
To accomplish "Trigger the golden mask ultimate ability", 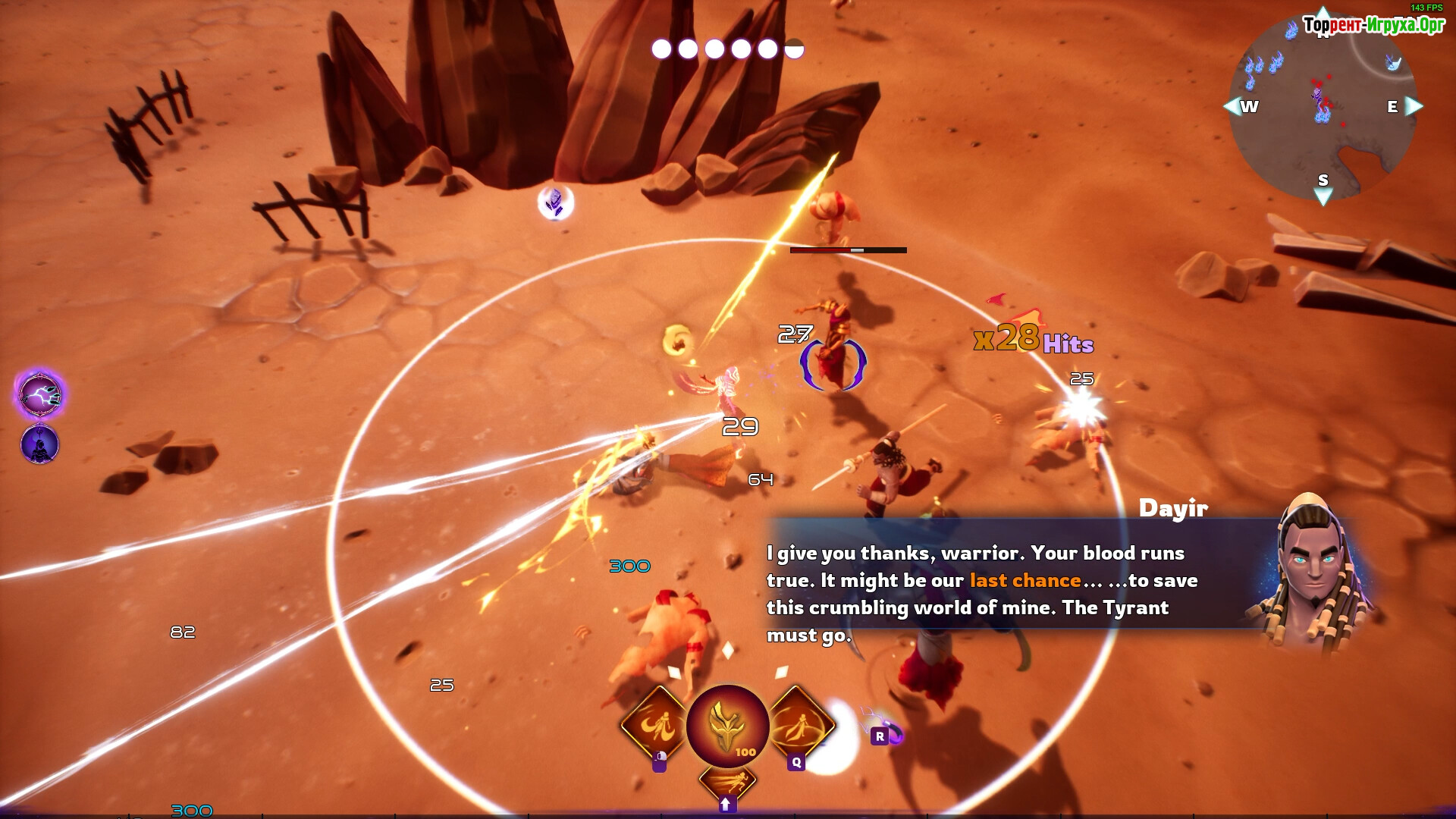I will click(727, 726).
